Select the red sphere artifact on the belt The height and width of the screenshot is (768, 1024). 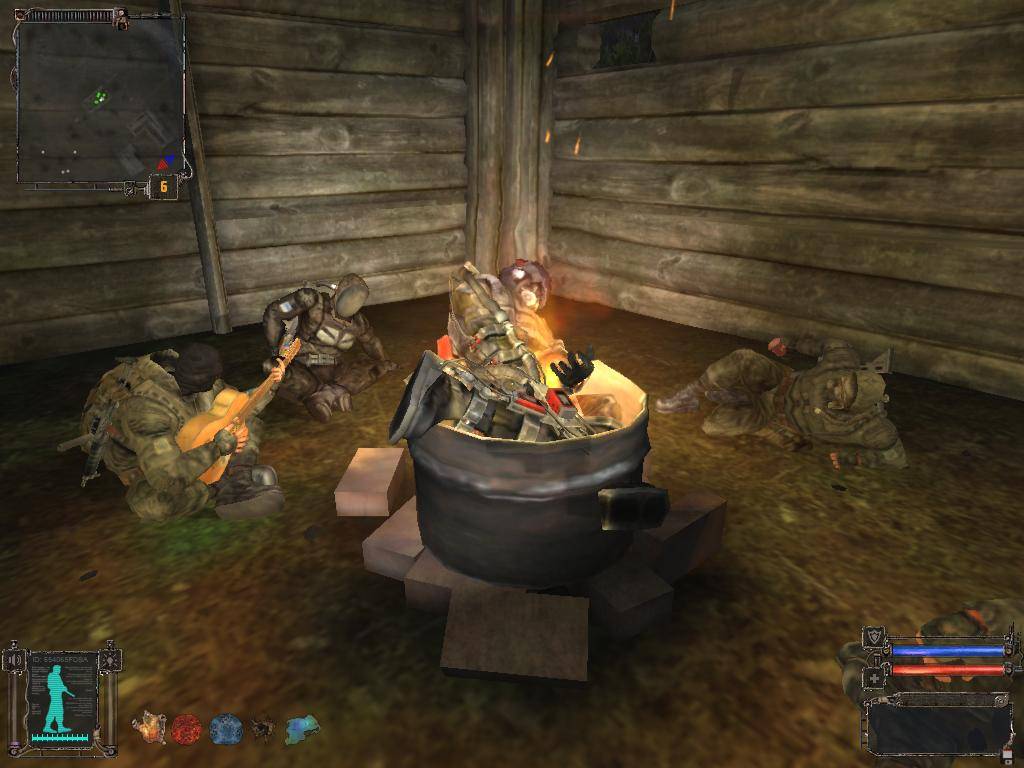tap(187, 729)
